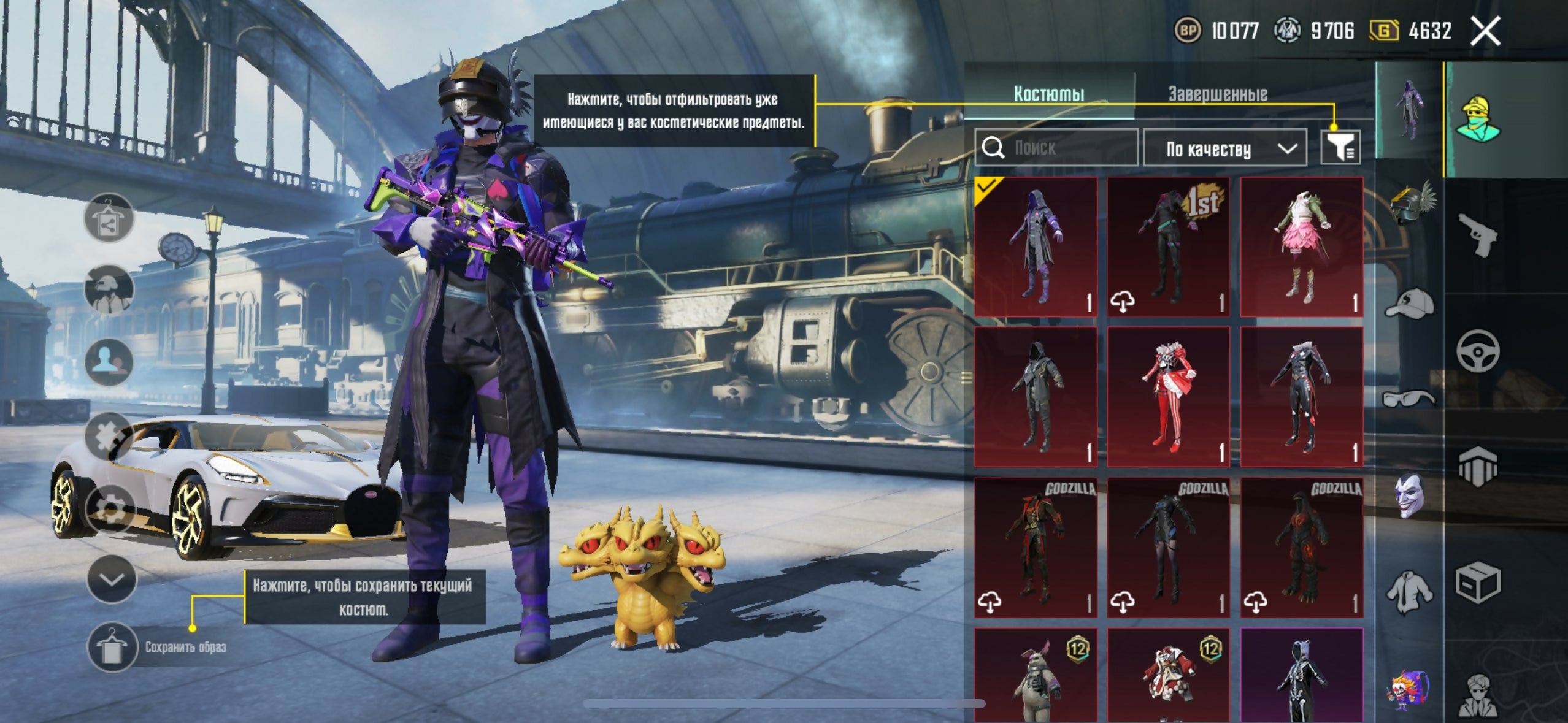1568x723 pixels.
Task: Open the pistol weapons category
Action: coord(1477,235)
